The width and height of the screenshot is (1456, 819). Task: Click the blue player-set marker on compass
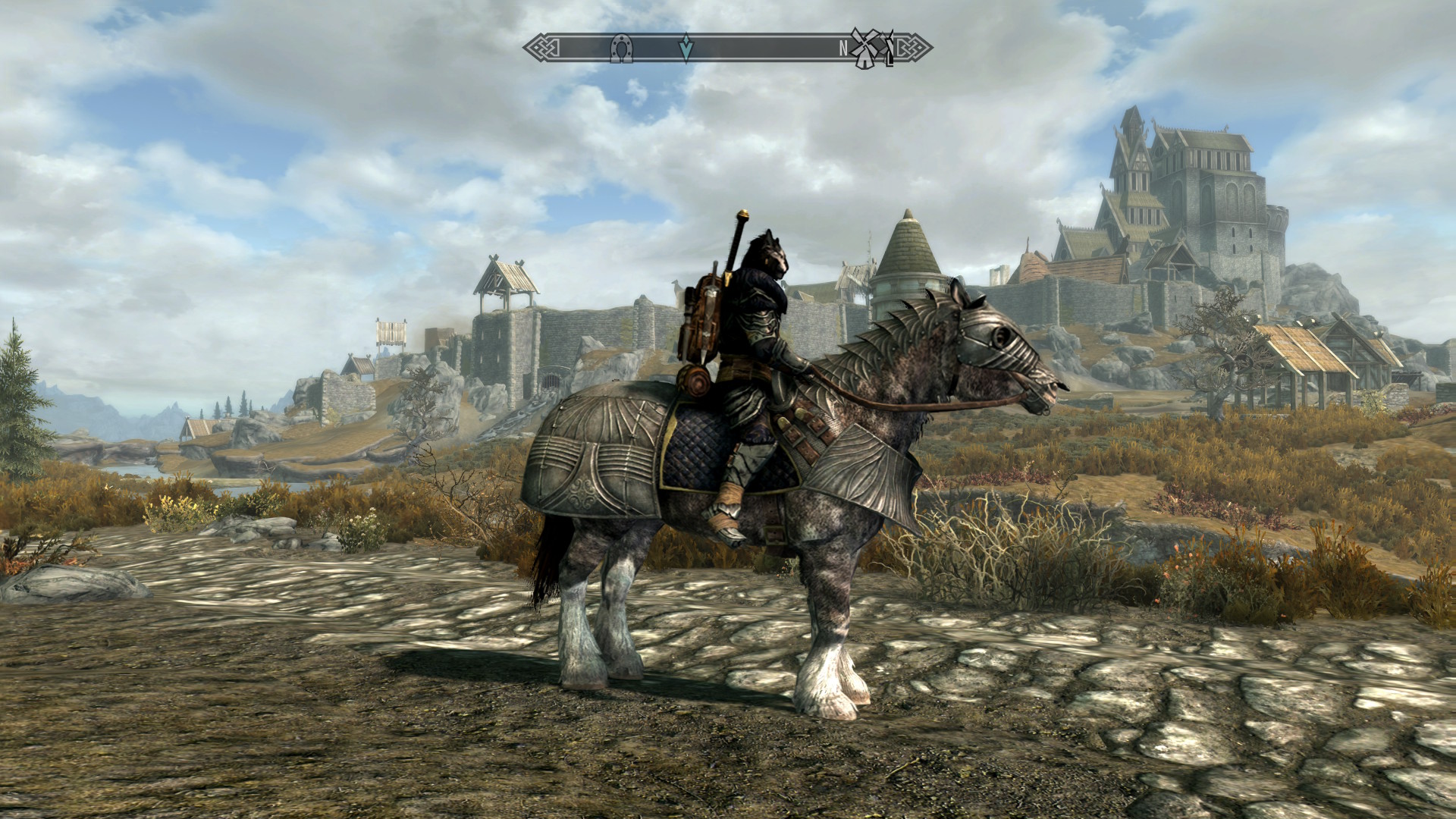pyautogui.click(x=686, y=48)
